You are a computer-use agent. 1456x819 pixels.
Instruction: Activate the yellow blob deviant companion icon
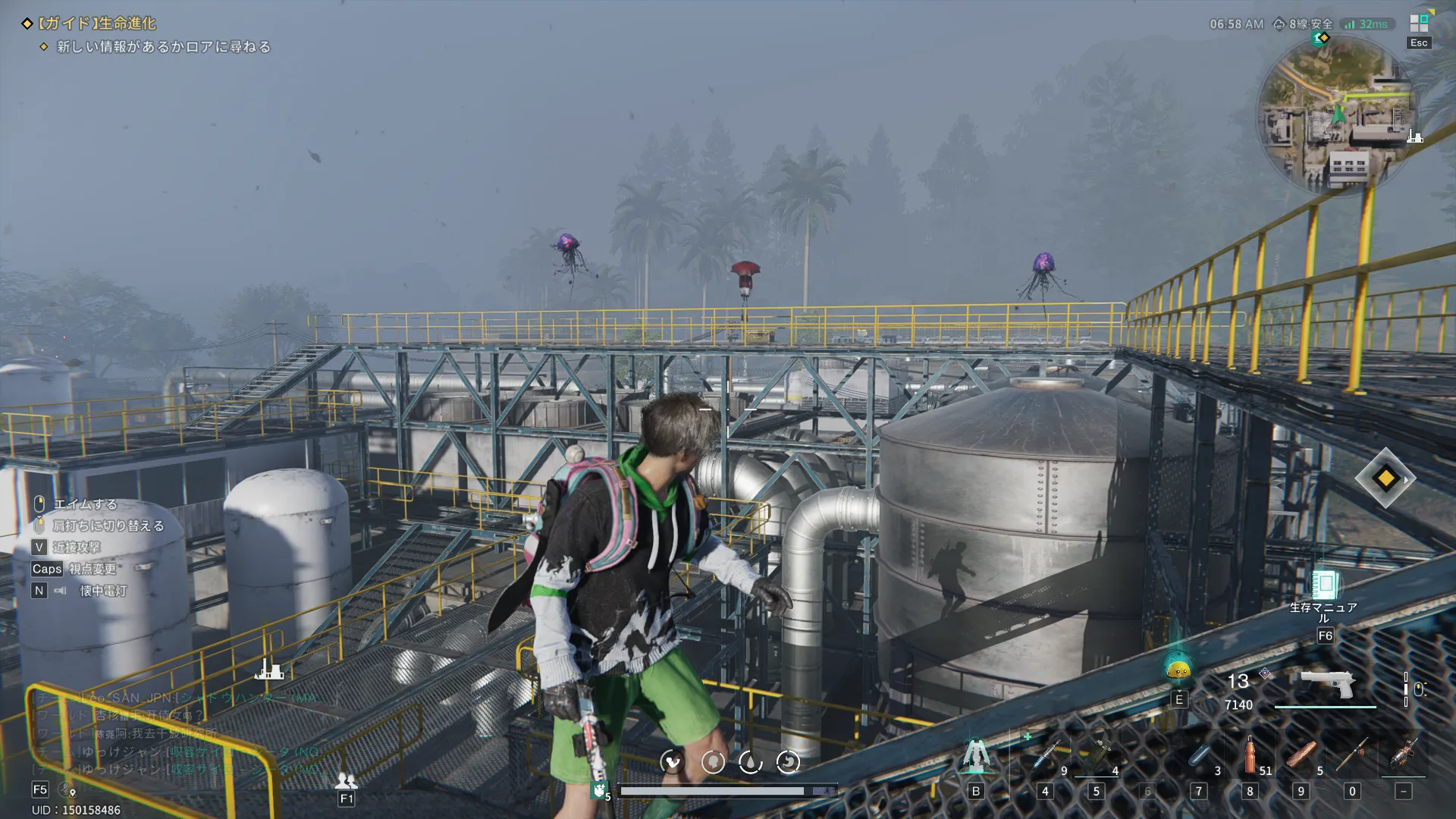pos(1178,670)
